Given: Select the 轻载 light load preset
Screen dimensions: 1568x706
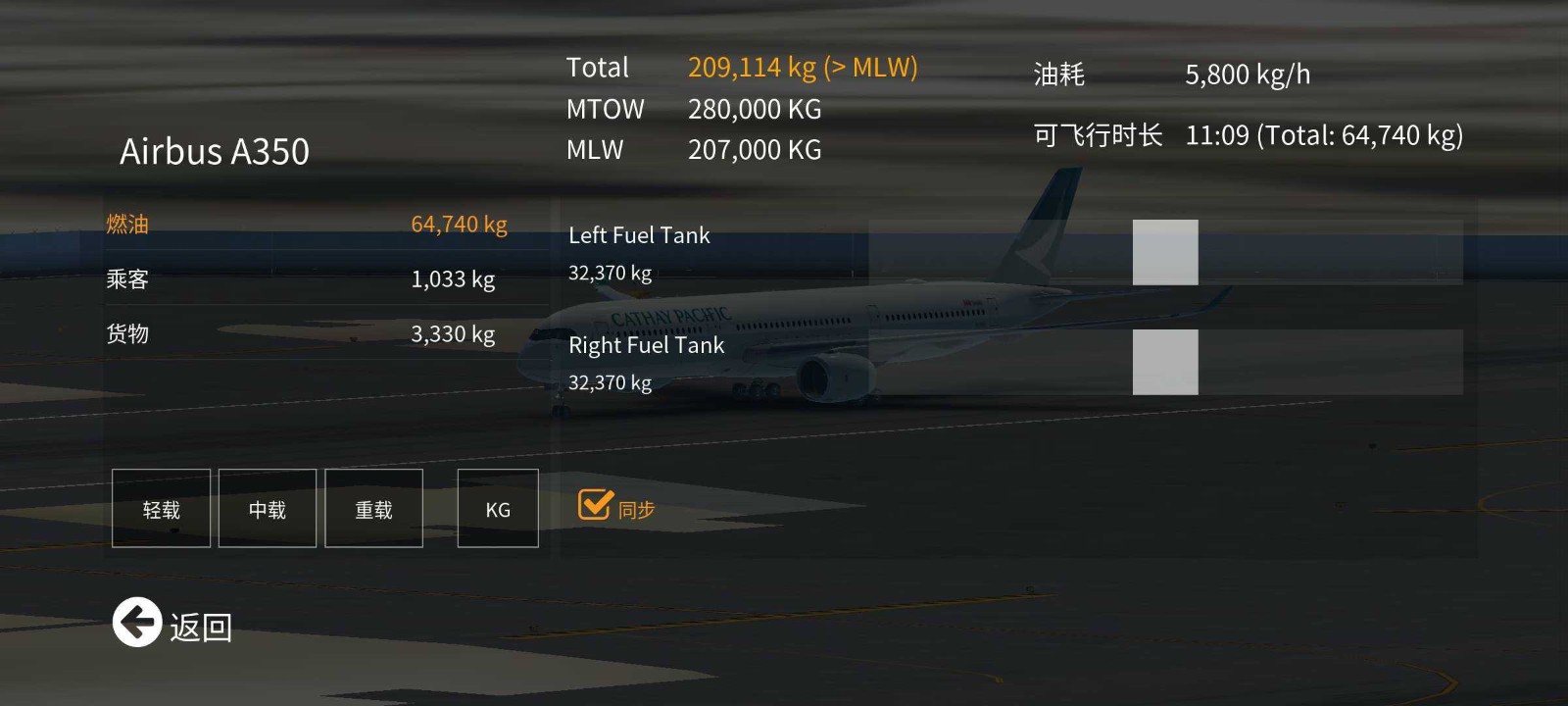Looking at the screenshot, I should point(161,508).
